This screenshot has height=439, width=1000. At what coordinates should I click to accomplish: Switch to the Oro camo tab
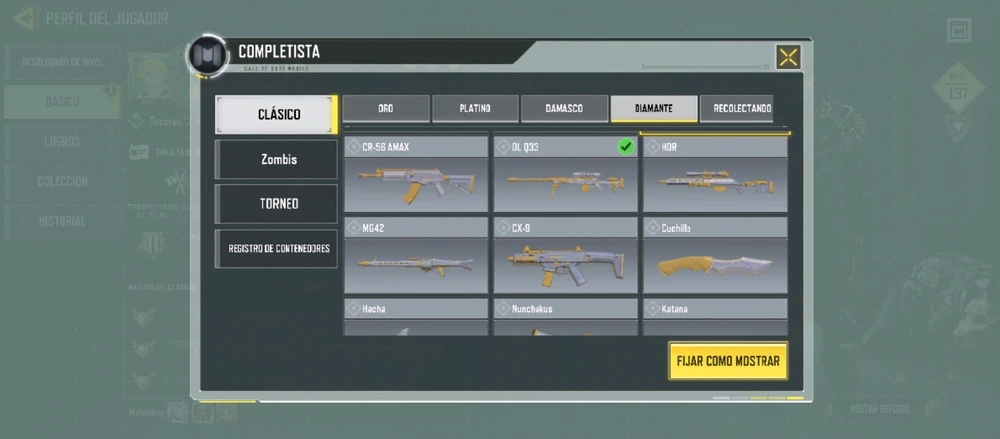pos(386,108)
